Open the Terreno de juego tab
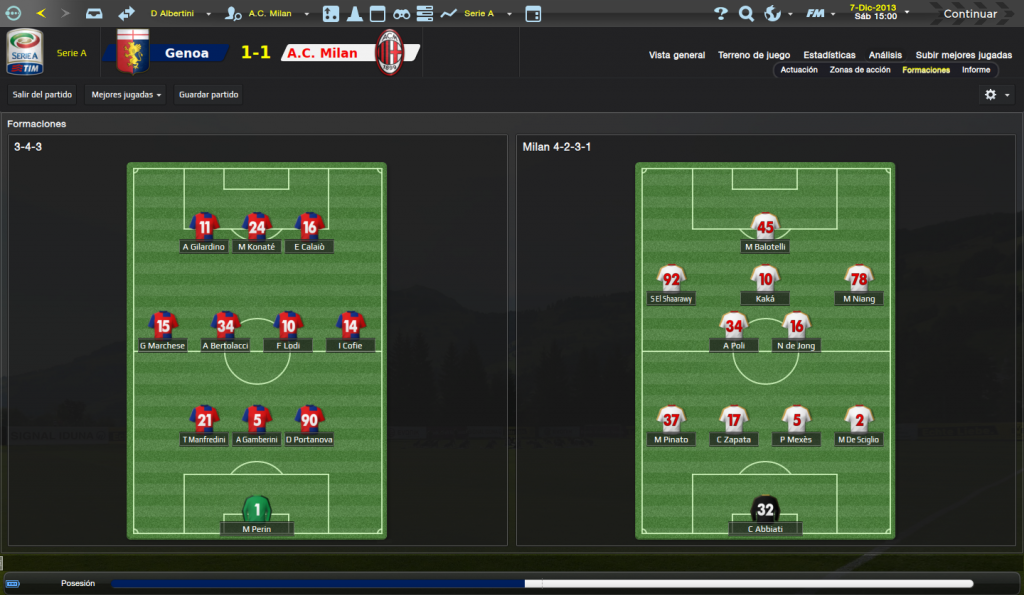The image size is (1024, 595). 754,55
